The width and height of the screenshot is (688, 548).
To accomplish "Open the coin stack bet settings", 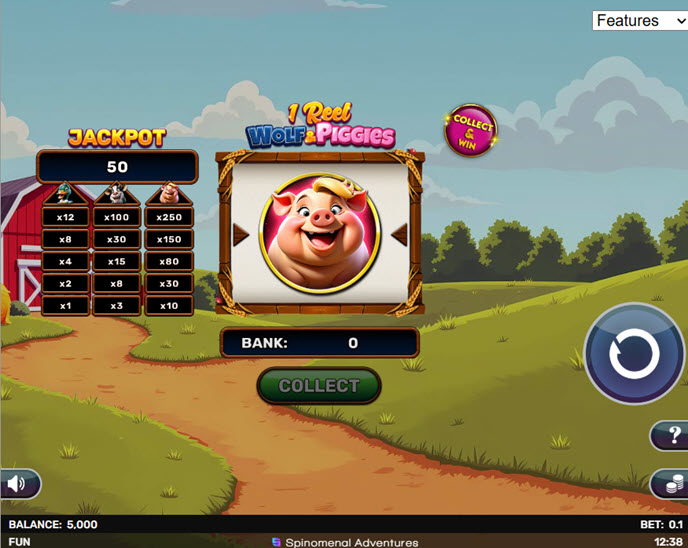I will 669,484.
